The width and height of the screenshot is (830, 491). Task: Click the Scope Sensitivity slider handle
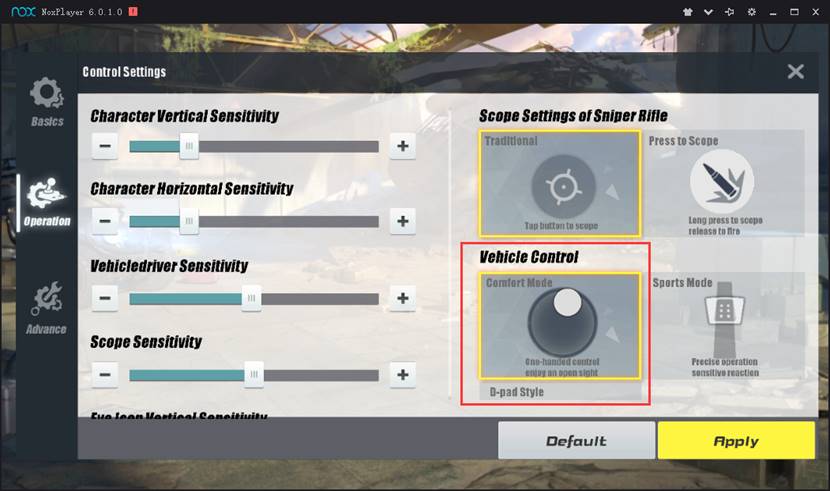coord(254,374)
